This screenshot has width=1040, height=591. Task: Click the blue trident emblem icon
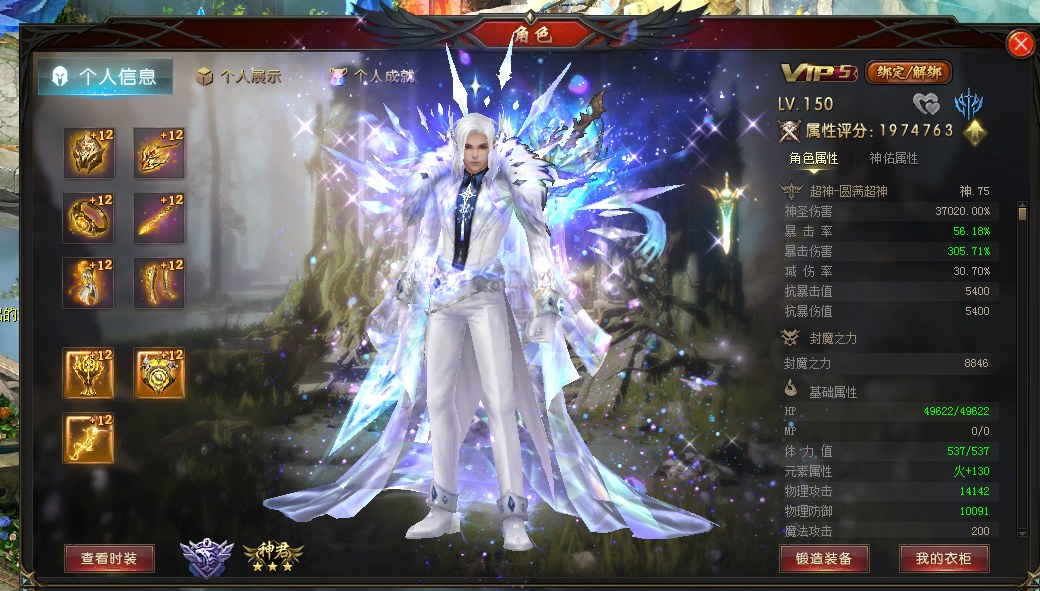point(967,103)
